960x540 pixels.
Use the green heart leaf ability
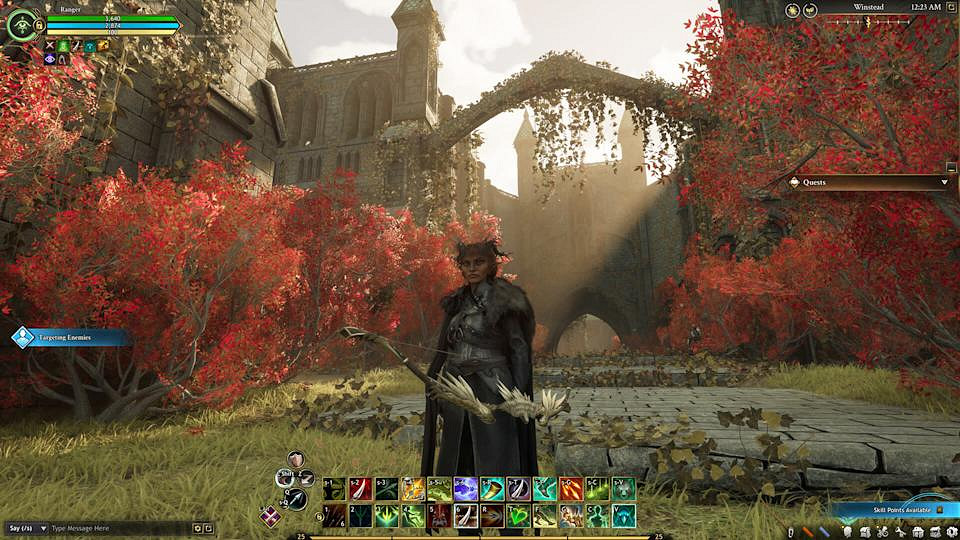tap(518, 515)
